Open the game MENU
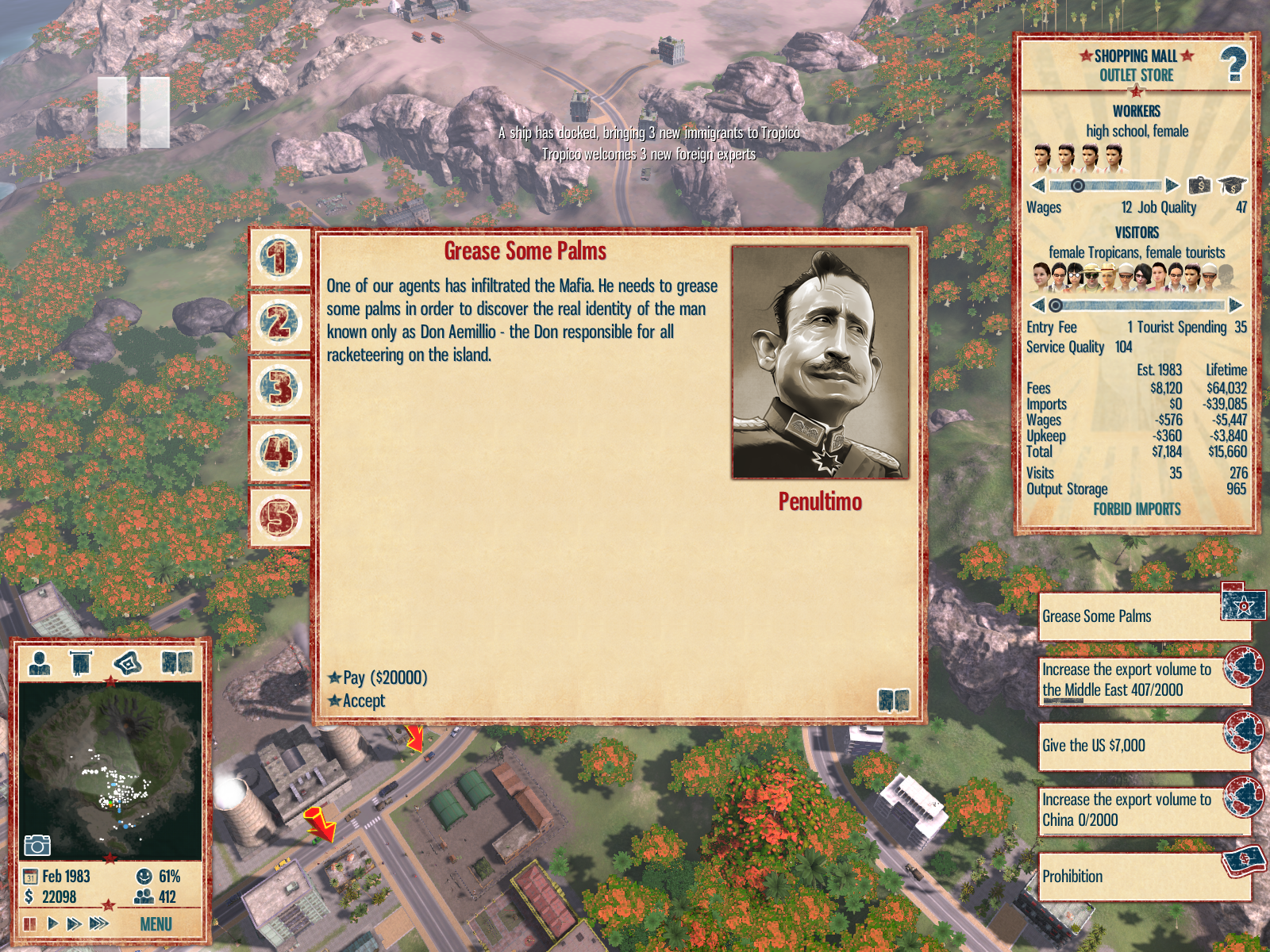Viewport: 1270px width, 952px height. pos(156,924)
